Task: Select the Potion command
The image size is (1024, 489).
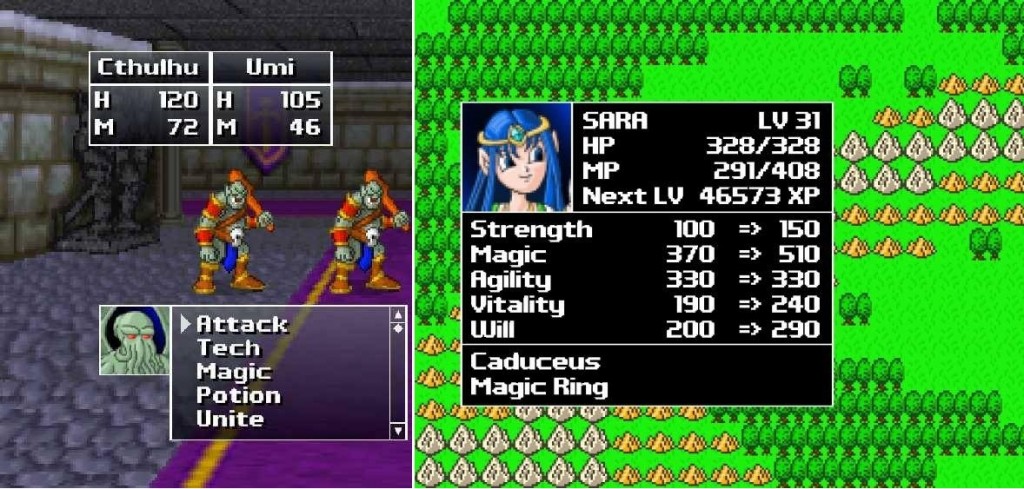Action: tap(238, 395)
